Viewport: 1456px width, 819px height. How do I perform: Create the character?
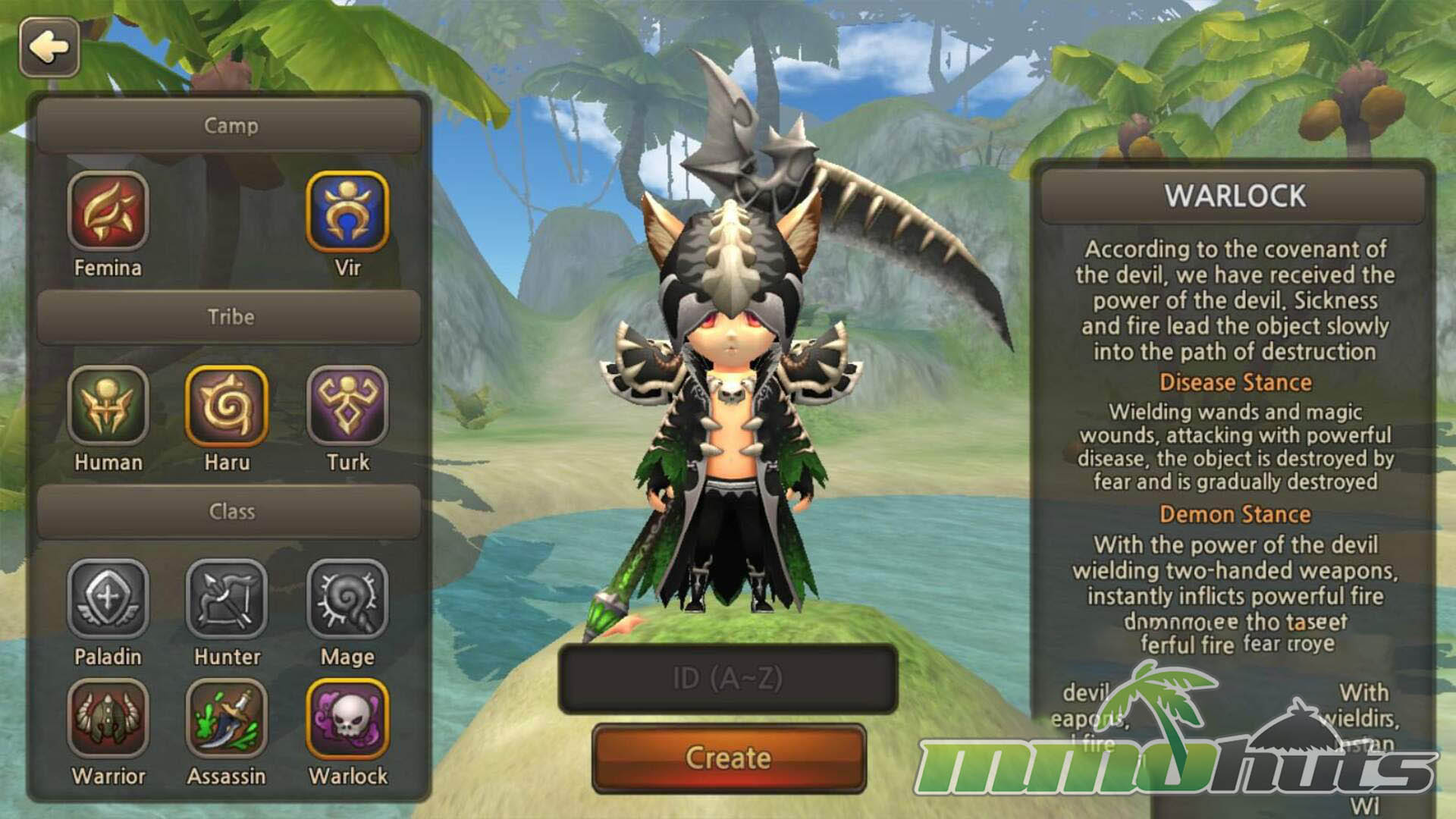(728, 758)
